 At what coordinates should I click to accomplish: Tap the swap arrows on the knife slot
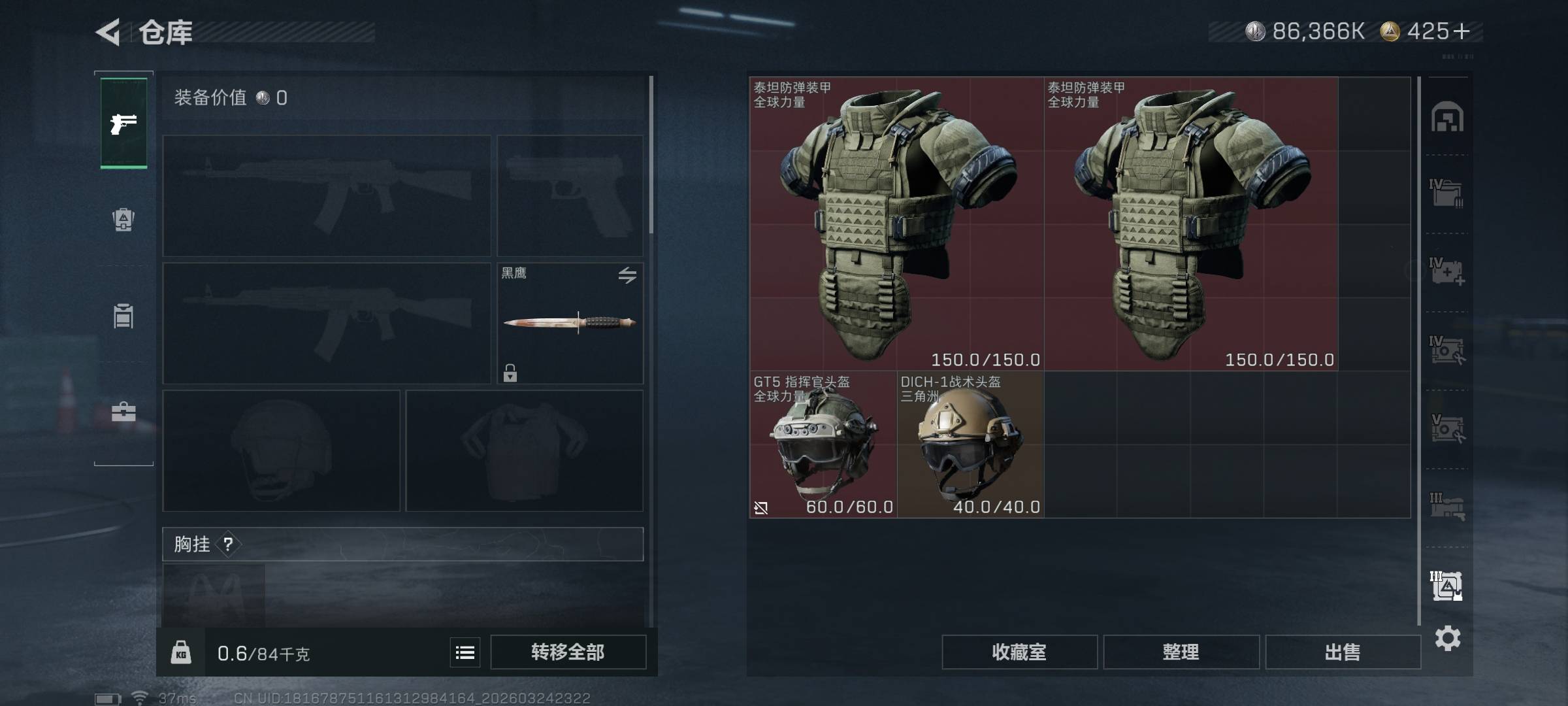(x=627, y=275)
